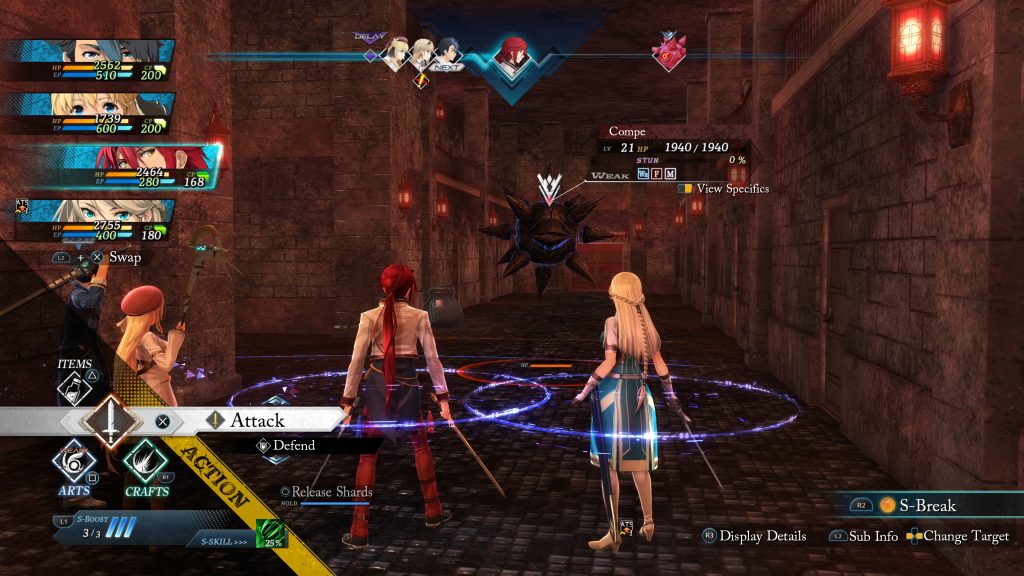
Task: Activate the green S-Skill icon
Action: pyautogui.click(x=271, y=534)
